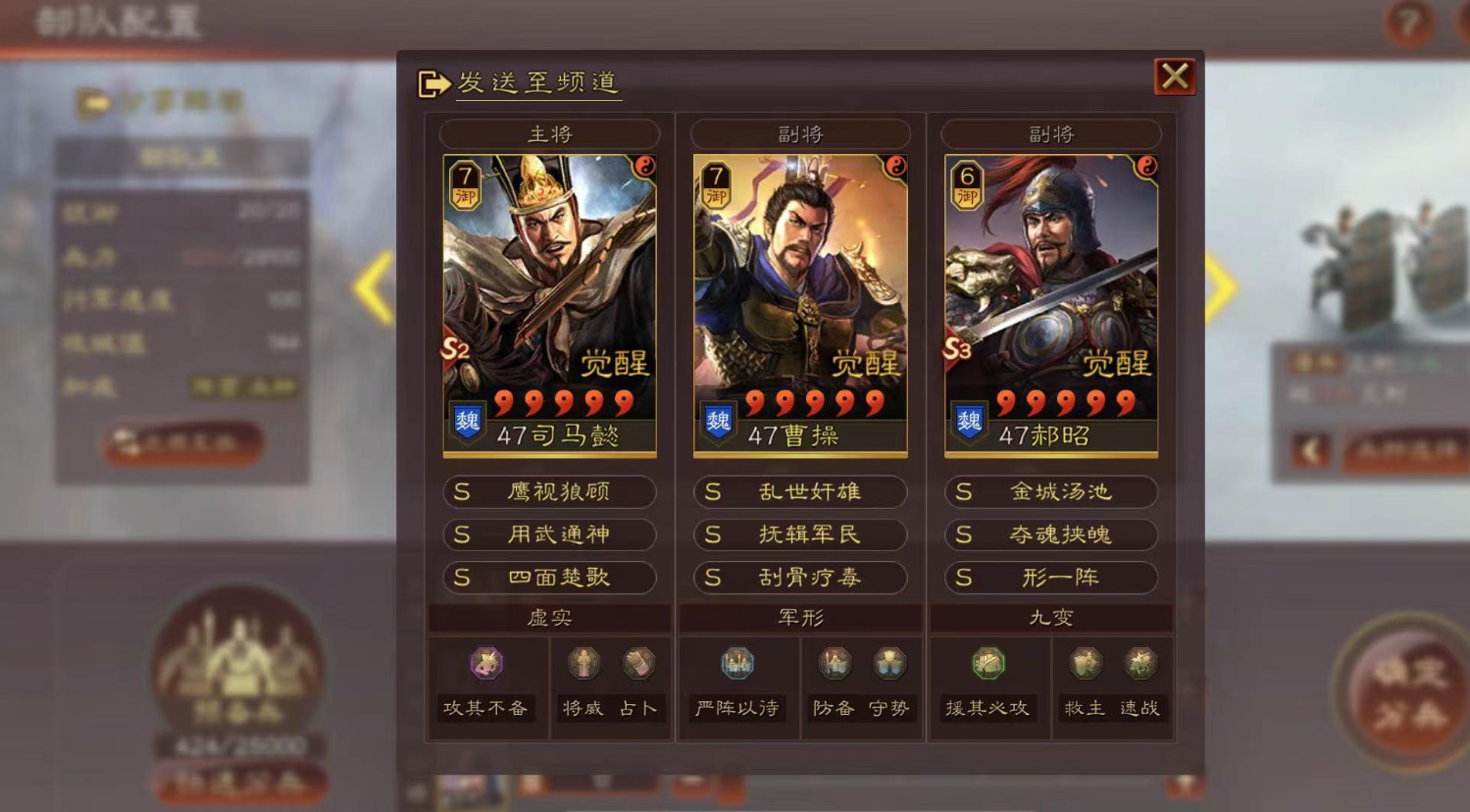Select the 将威 tactic icon
The width and height of the screenshot is (1470, 812).
pyautogui.click(x=583, y=663)
